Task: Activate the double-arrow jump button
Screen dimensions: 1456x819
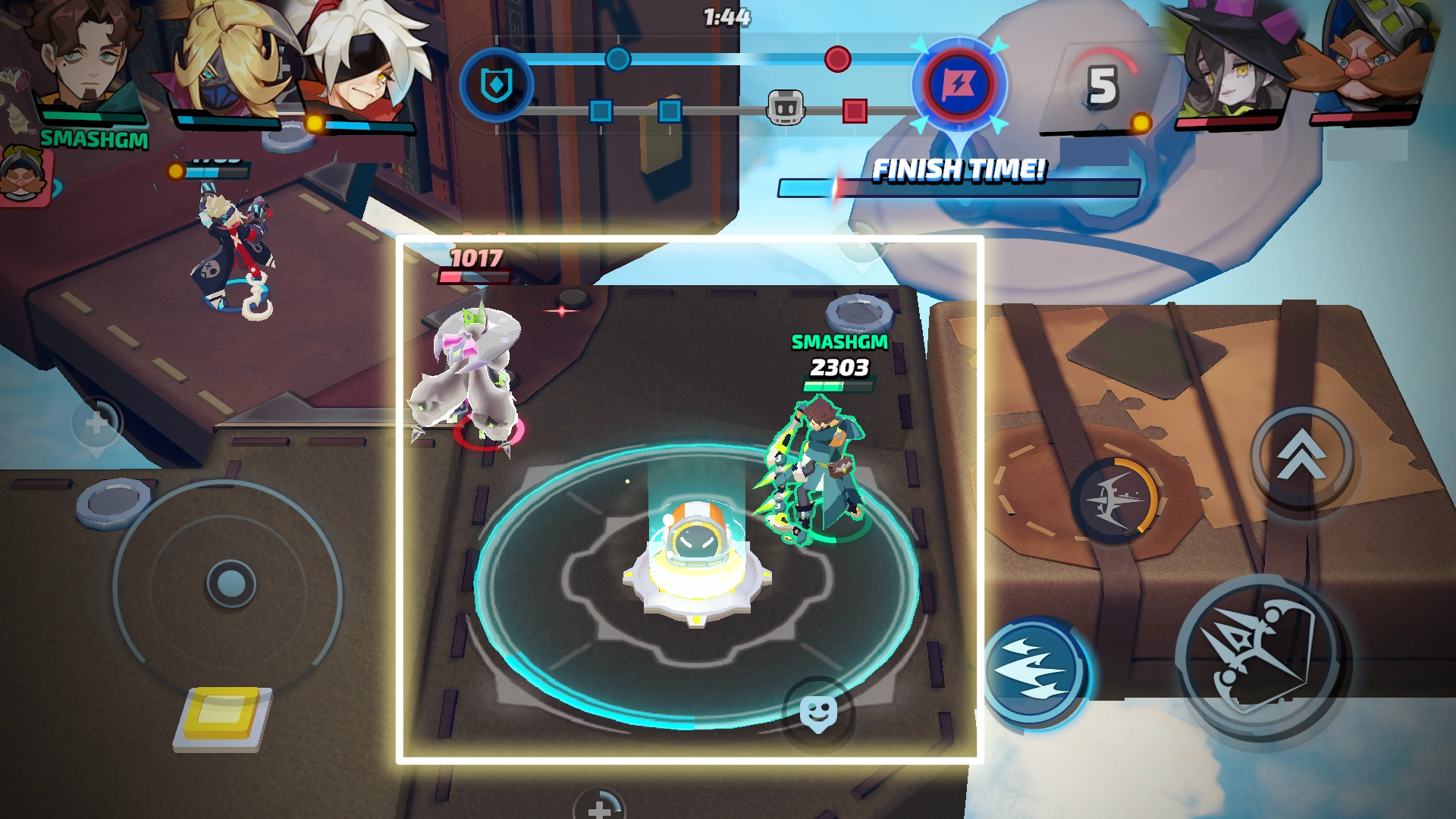Action: 1301,457
